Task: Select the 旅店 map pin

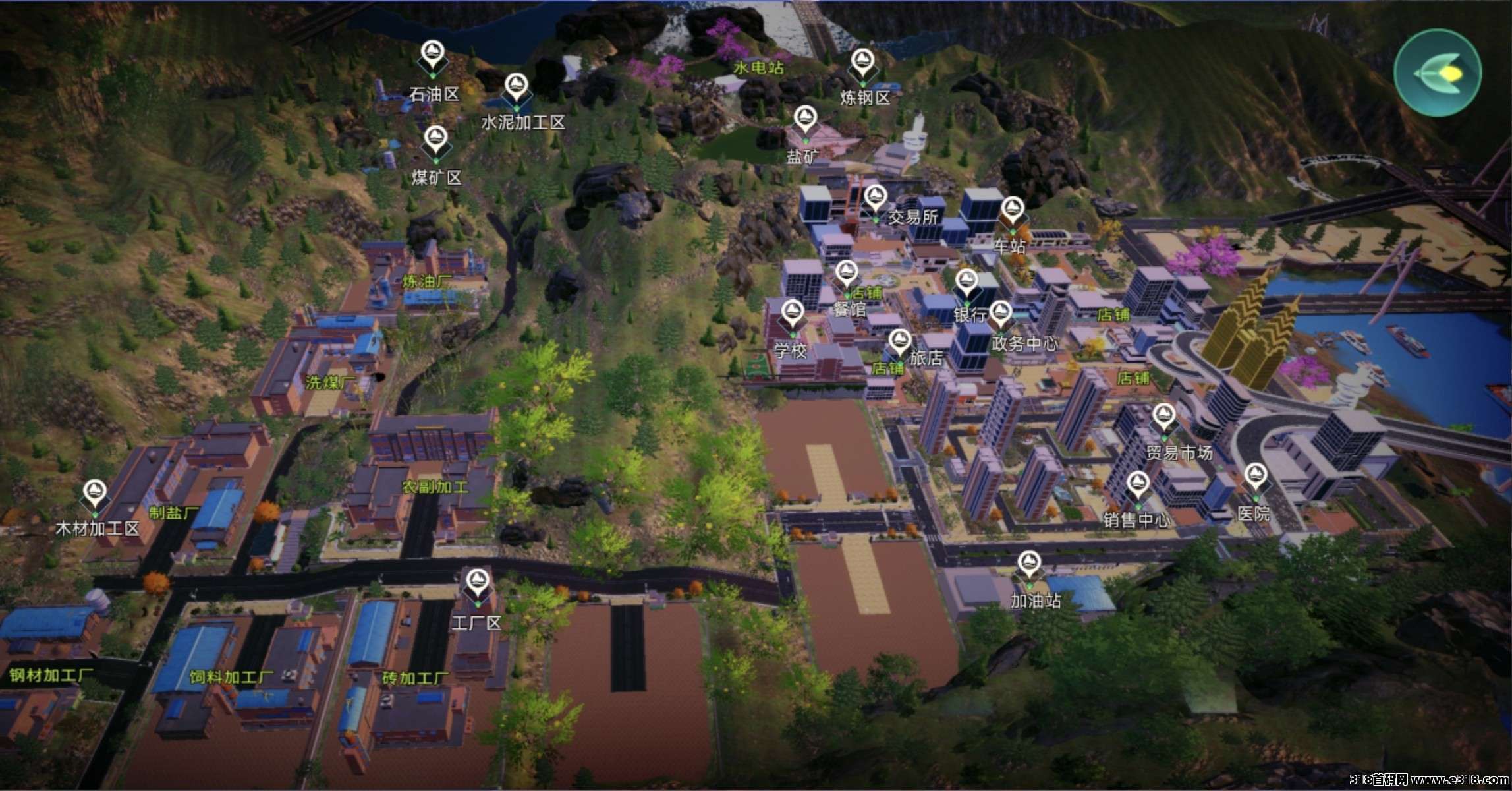Action: [x=899, y=343]
